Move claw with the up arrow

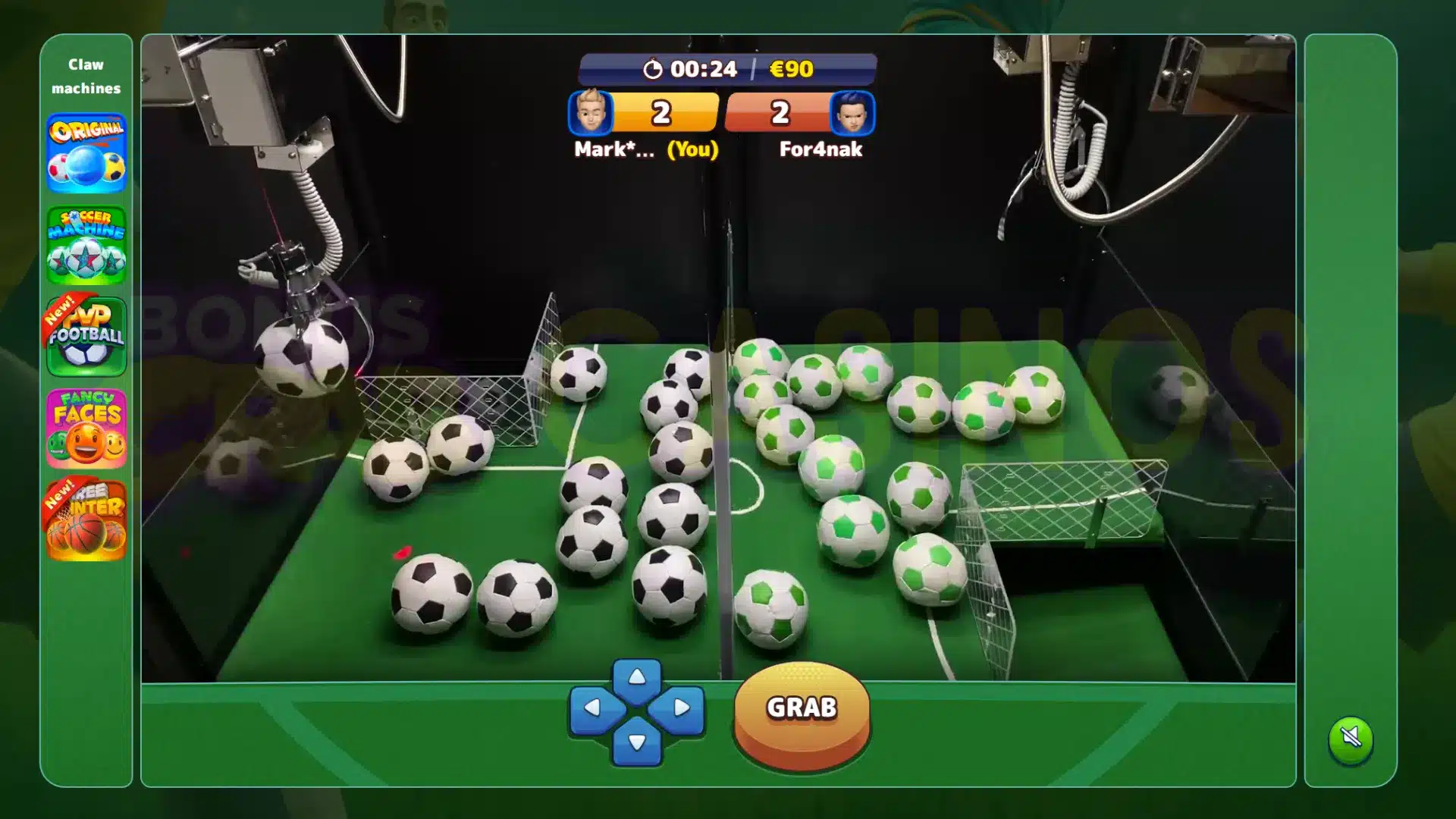pos(637,677)
